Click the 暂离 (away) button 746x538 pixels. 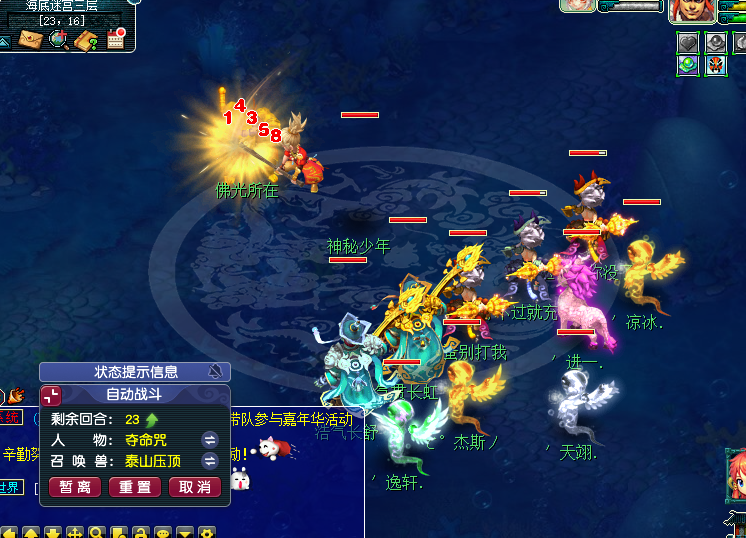tap(75, 487)
